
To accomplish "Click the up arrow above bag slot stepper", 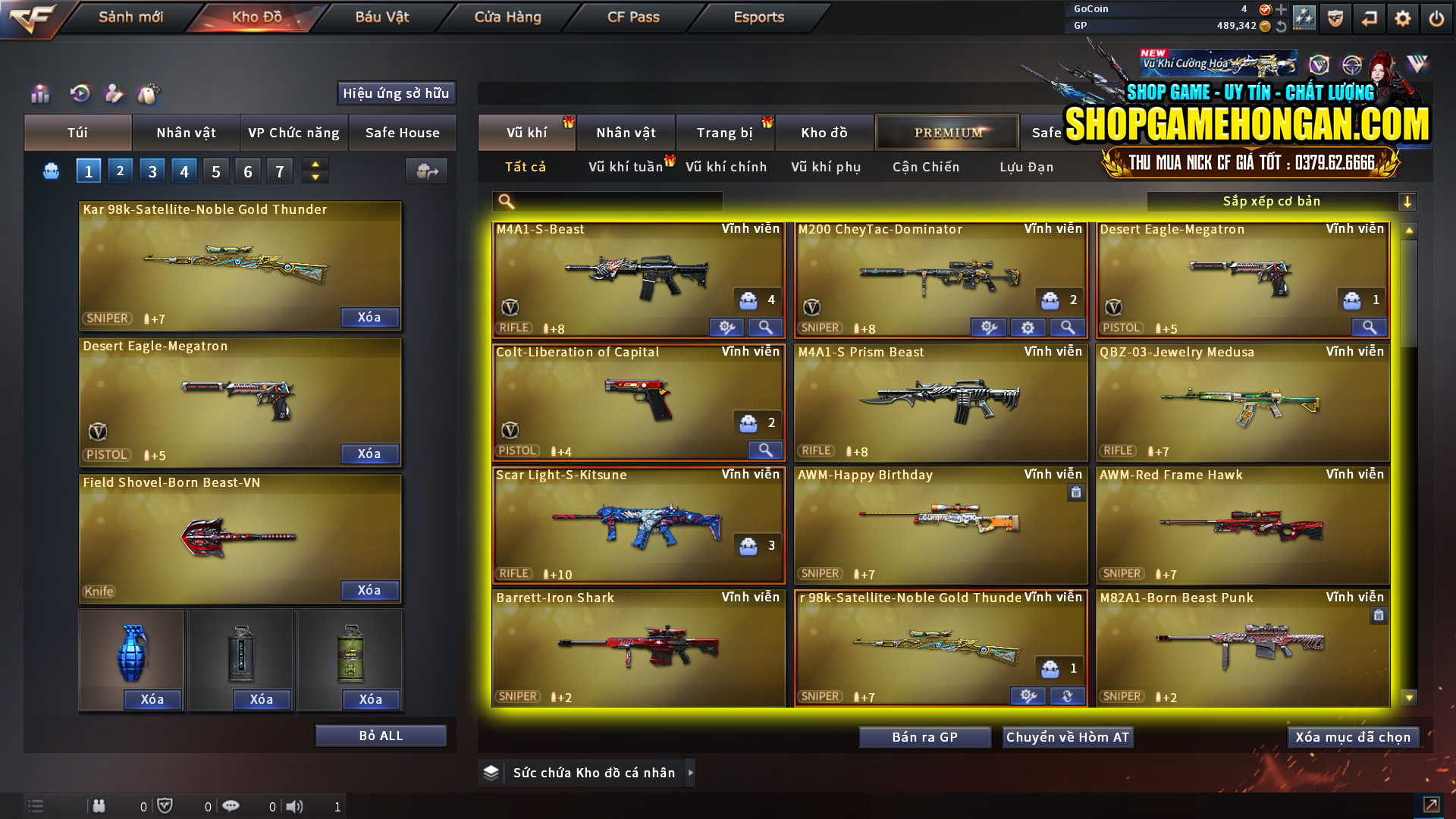I will [315, 165].
